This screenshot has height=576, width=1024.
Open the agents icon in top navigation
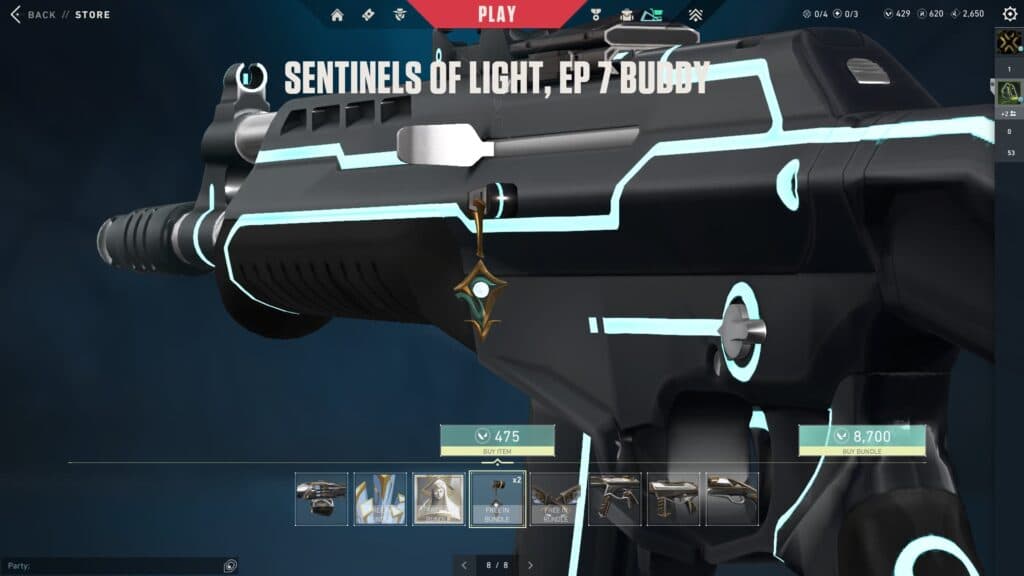tap(399, 15)
